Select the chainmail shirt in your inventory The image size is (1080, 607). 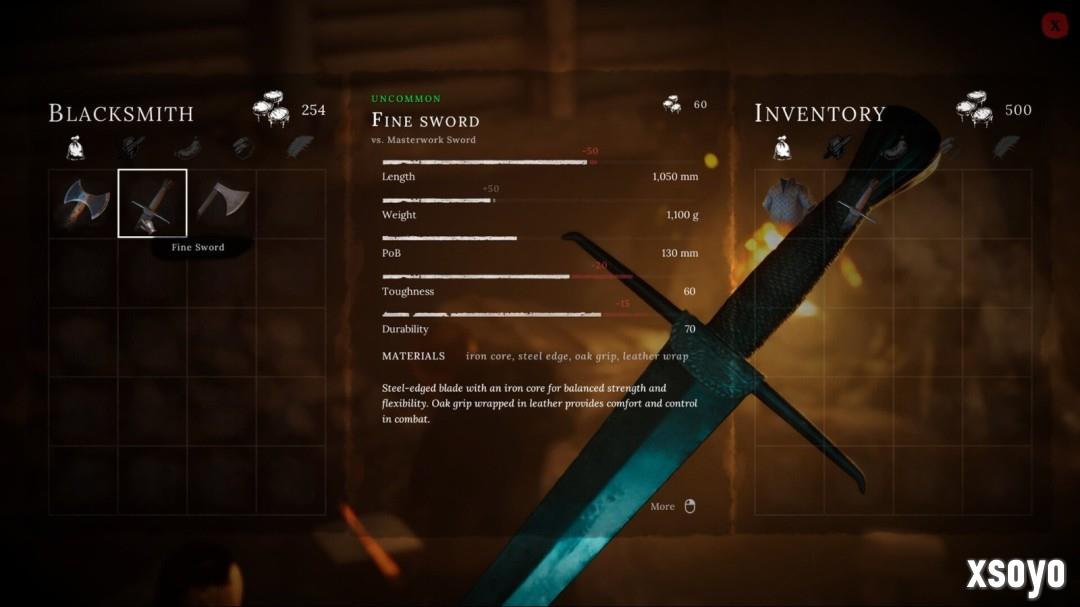788,203
